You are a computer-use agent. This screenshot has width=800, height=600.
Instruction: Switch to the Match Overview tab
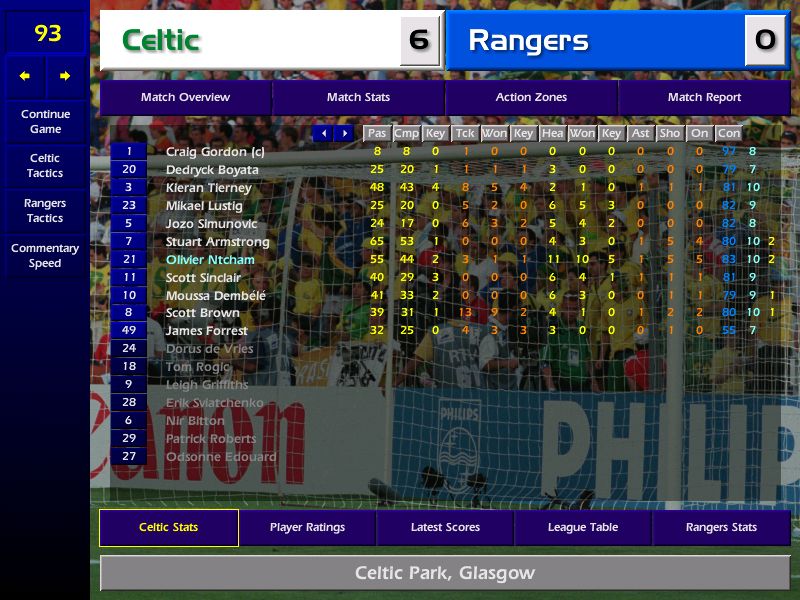pos(185,98)
